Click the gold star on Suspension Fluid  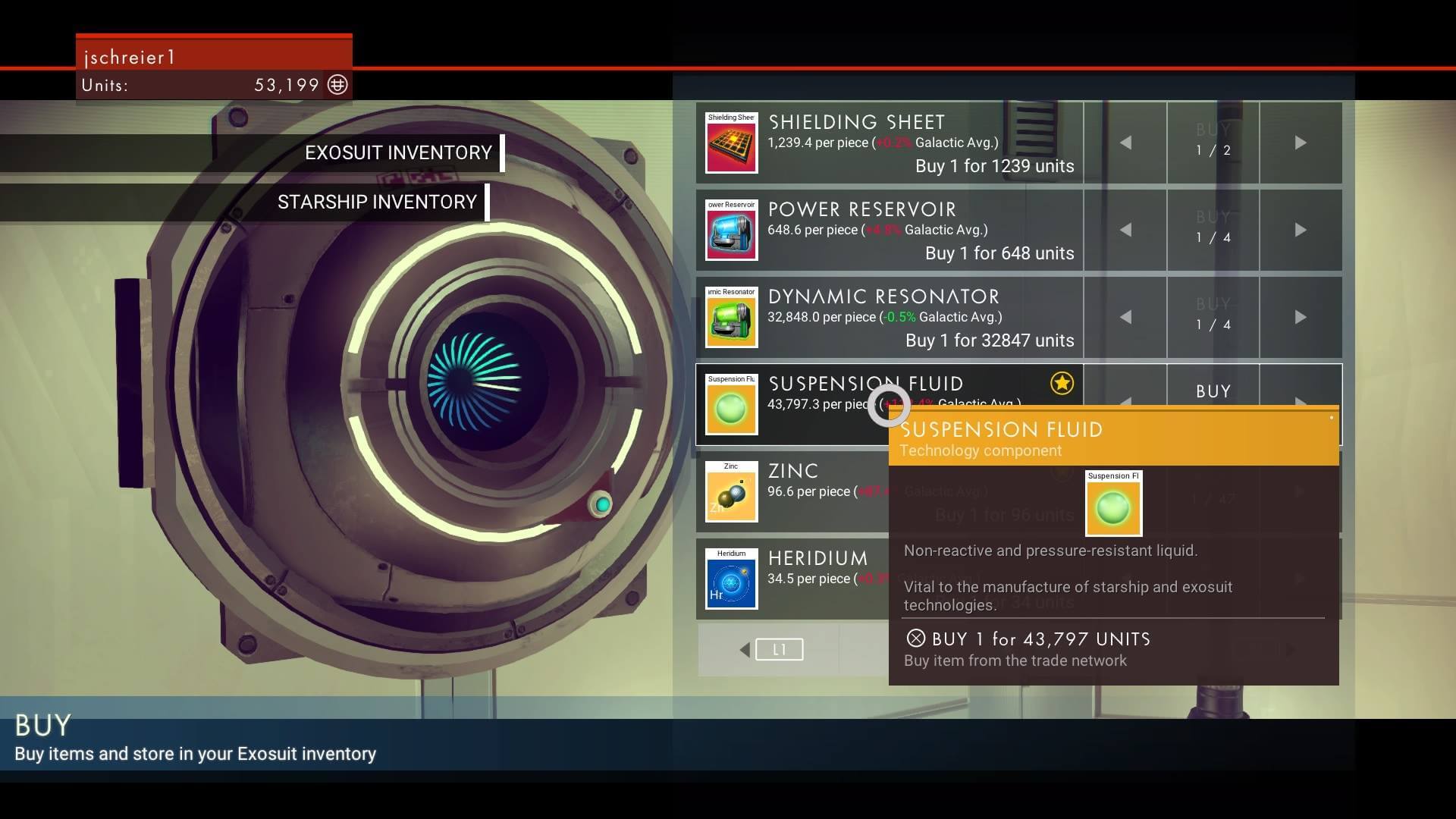click(x=1062, y=384)
